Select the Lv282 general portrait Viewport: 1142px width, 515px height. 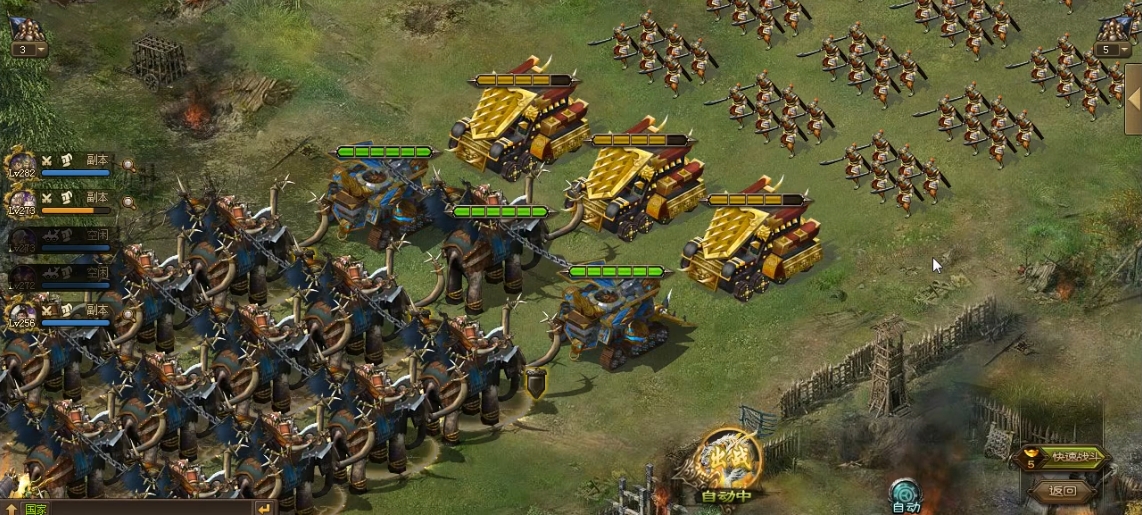tap(22, 165)
